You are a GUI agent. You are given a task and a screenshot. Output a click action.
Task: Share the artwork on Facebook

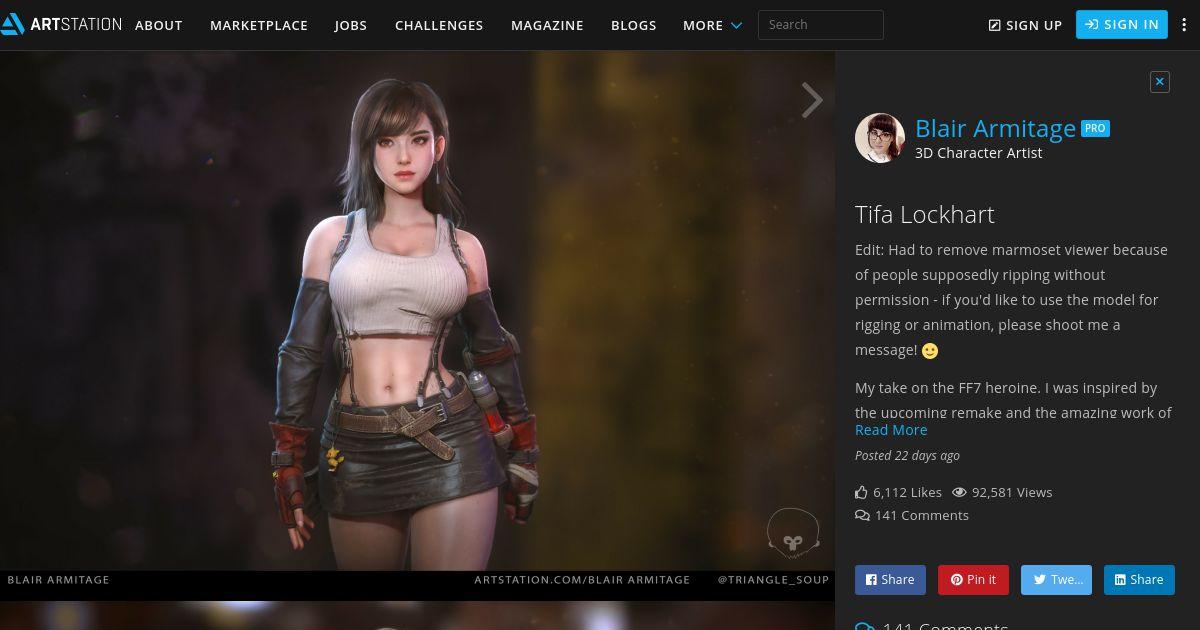pos(890,580)
